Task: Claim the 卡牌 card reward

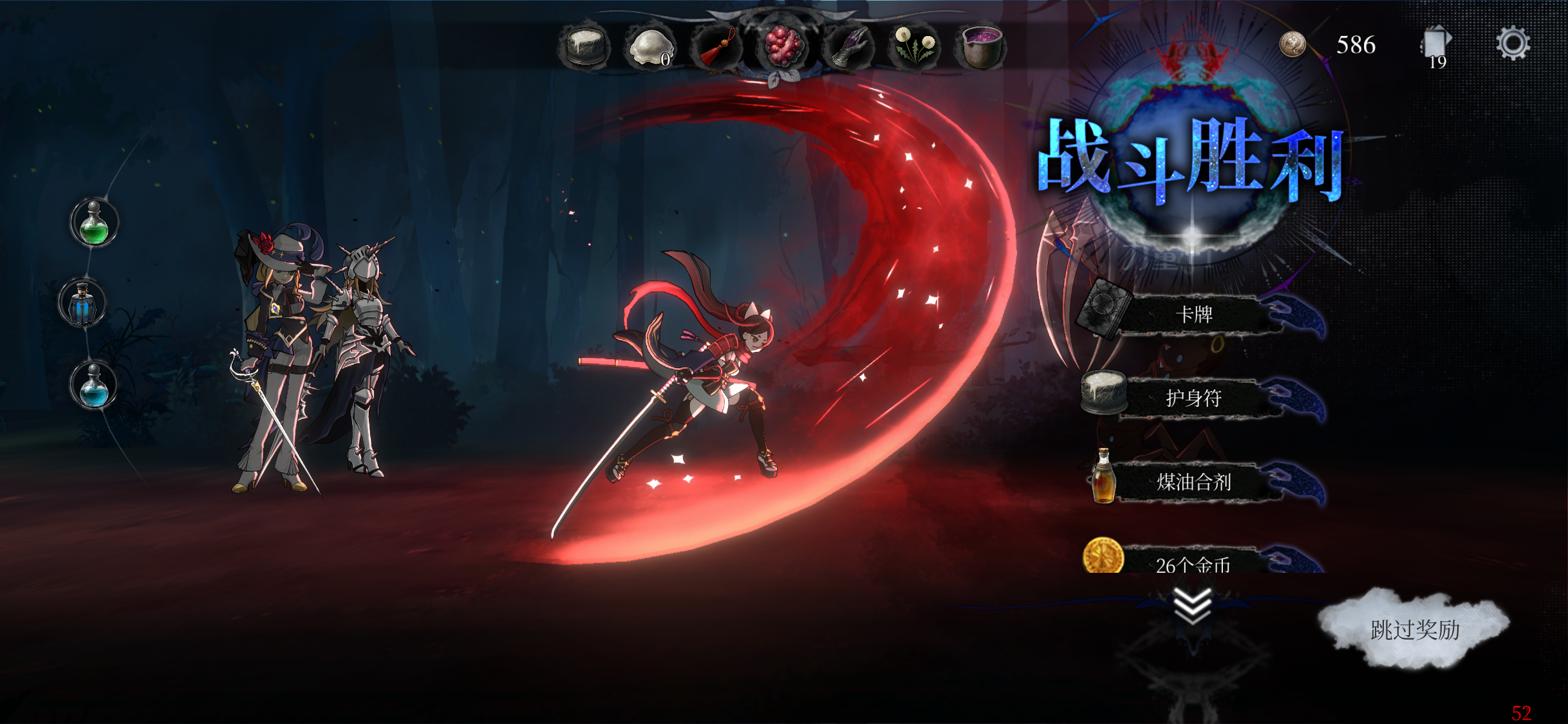Action: (x=1194, y=315)
